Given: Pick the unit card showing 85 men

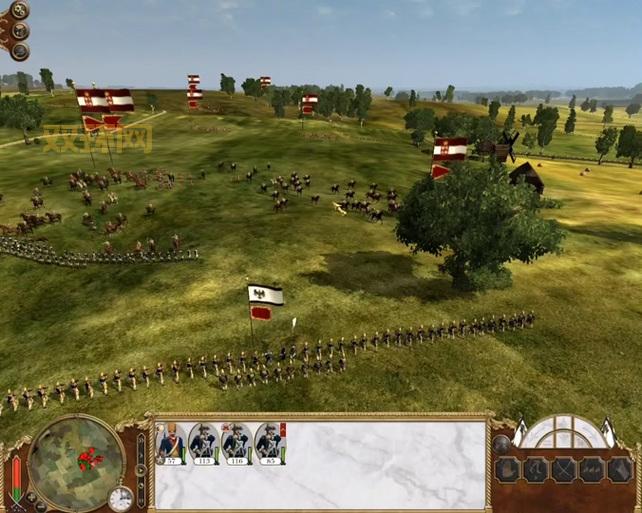Looking at the screenshot, I should click(x=269, y=443).
